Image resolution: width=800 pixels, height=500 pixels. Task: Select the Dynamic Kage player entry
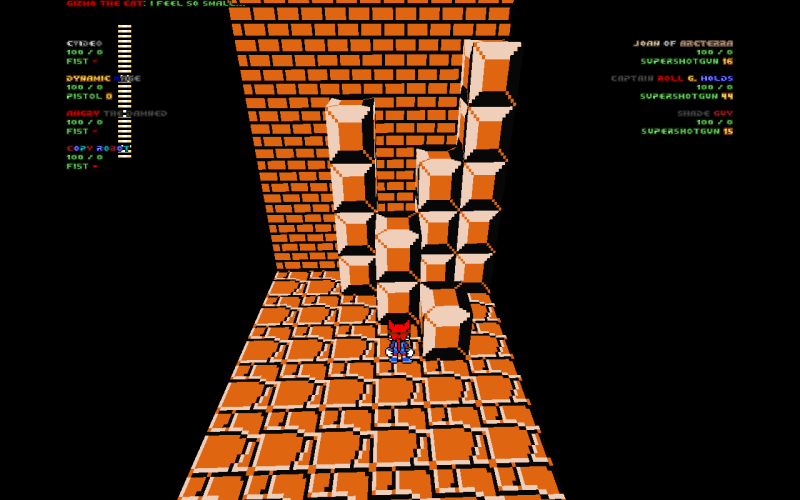(x=103, y=79)
